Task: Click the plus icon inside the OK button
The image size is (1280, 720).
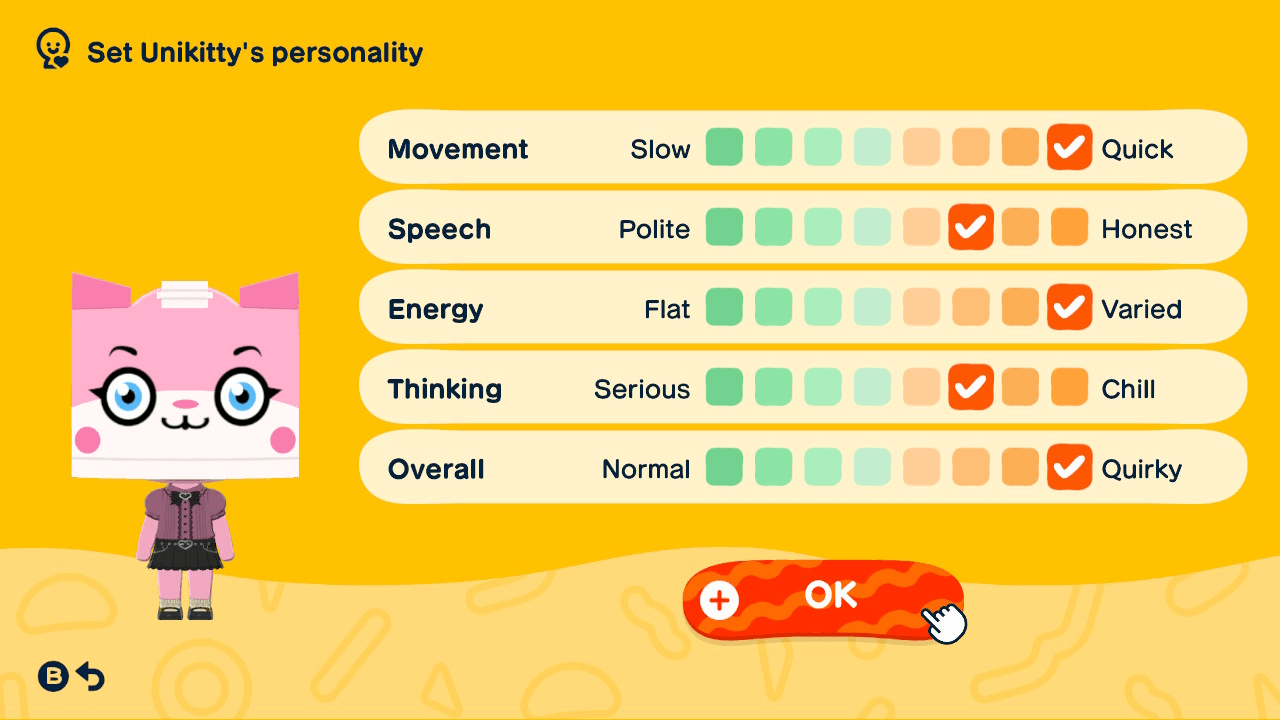Action: point(718,601)
